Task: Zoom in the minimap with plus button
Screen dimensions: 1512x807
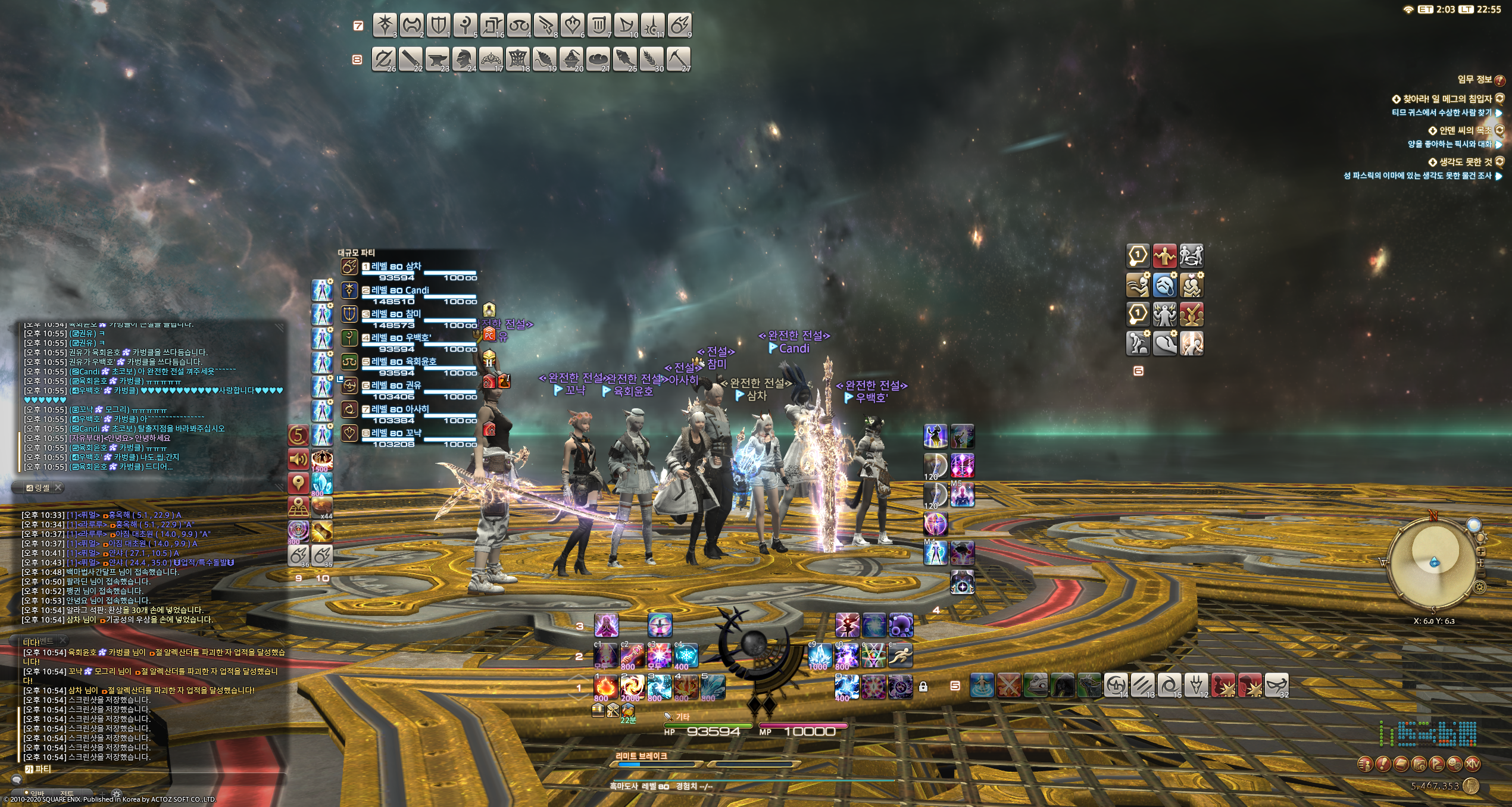Action: (x=1481, y=552)
